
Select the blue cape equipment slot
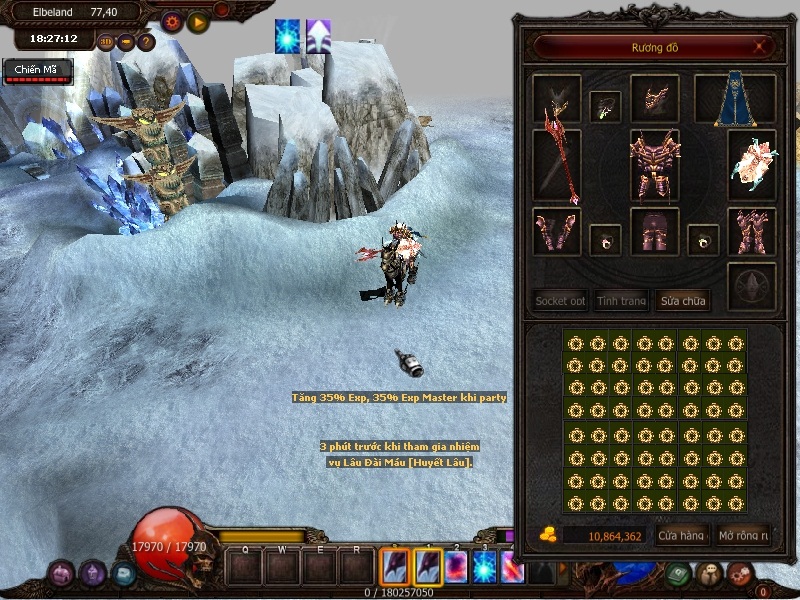748,99
